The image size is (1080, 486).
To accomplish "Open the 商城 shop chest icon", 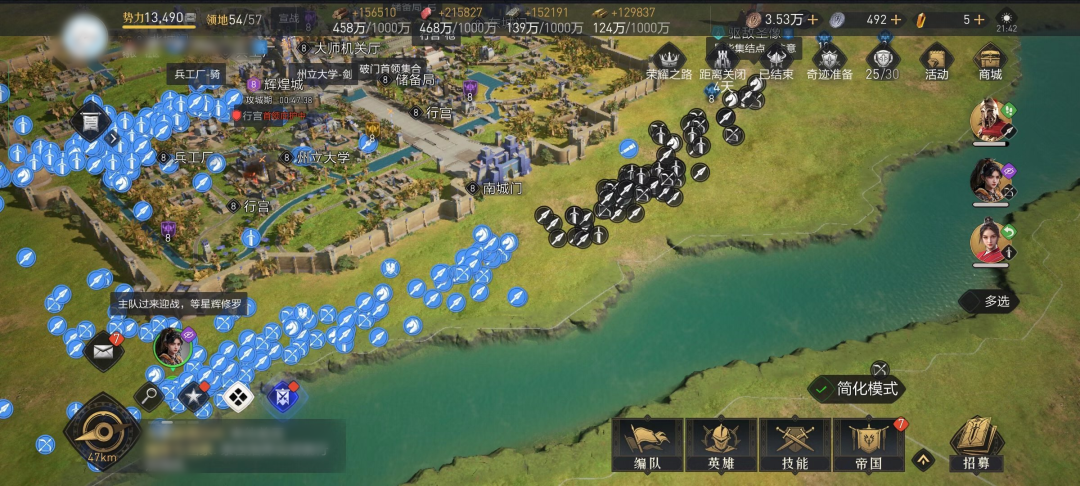I will click(989, 60).
